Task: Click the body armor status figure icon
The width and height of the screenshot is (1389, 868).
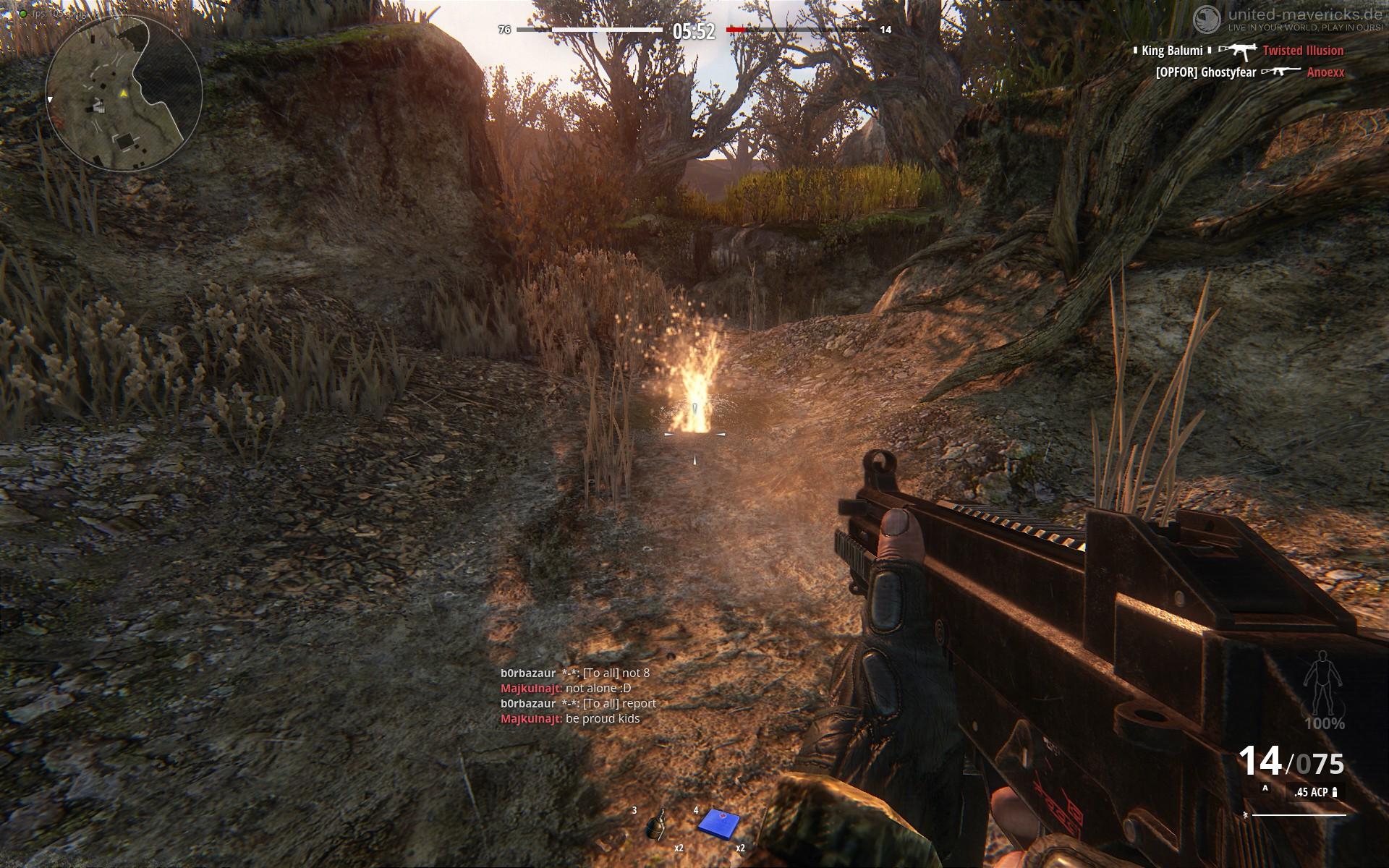Action: tap(1323, 684)
